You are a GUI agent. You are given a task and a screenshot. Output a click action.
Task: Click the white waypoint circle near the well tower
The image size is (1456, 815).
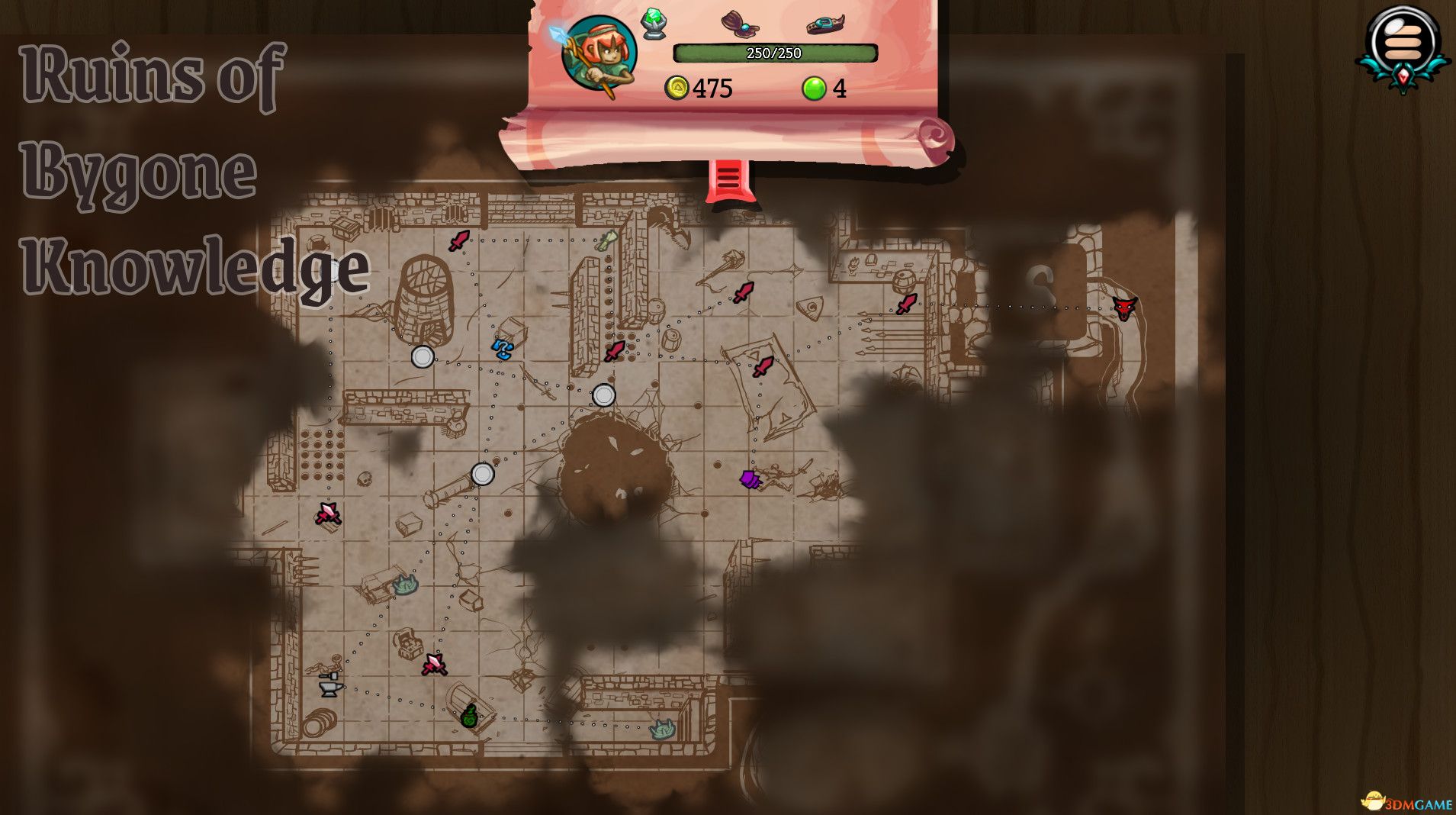point(422,358)
